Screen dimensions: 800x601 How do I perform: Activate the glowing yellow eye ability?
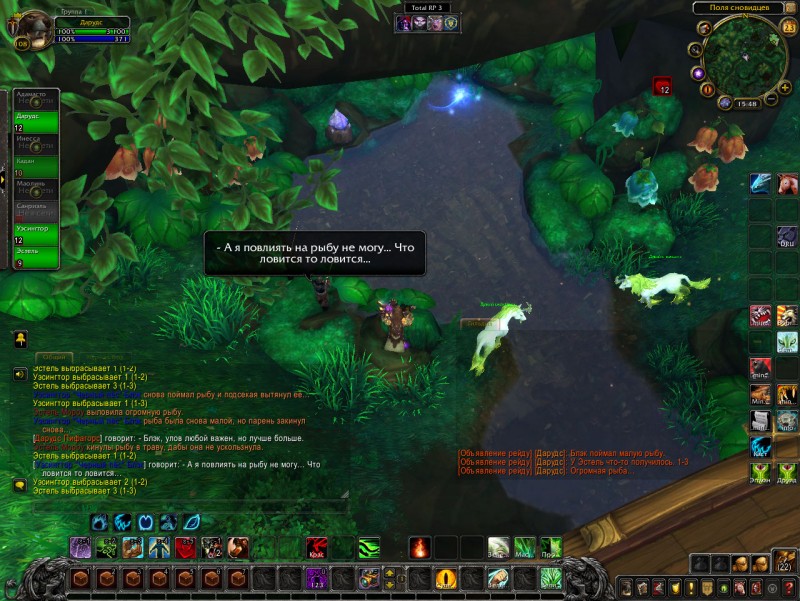pos(446,578)
